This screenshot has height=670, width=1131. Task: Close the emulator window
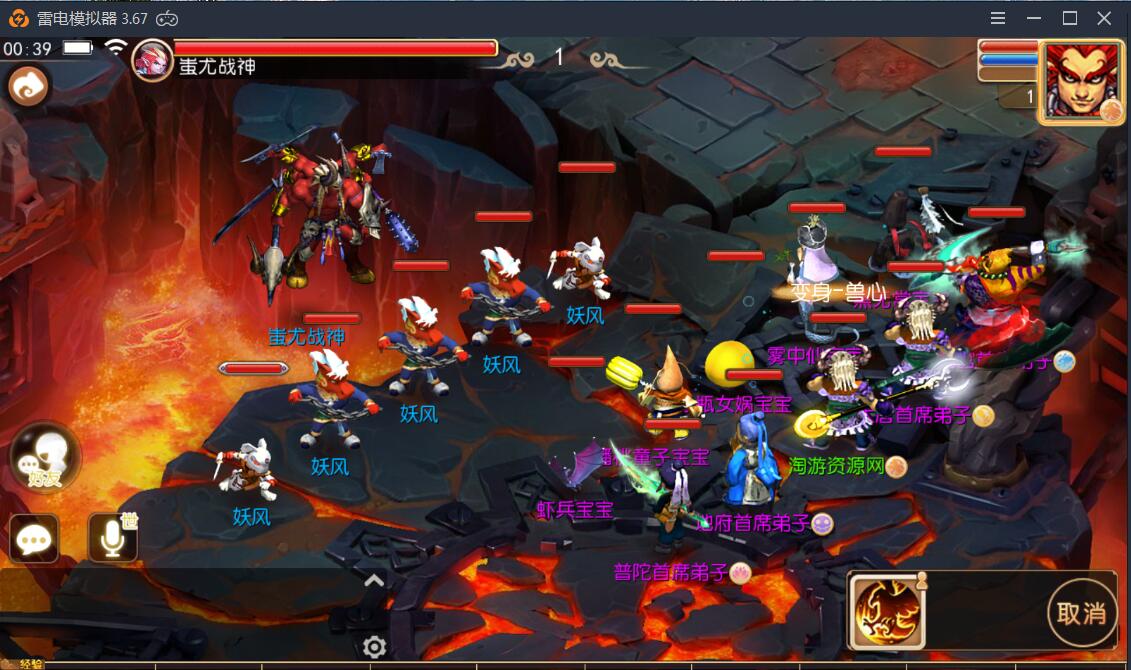click(x=1105, y=18)
